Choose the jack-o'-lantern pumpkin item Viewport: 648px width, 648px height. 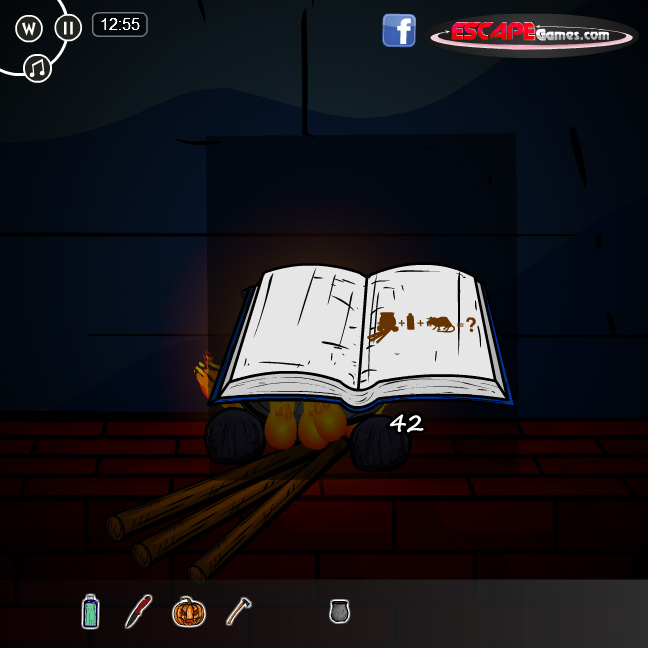point(188,610)
